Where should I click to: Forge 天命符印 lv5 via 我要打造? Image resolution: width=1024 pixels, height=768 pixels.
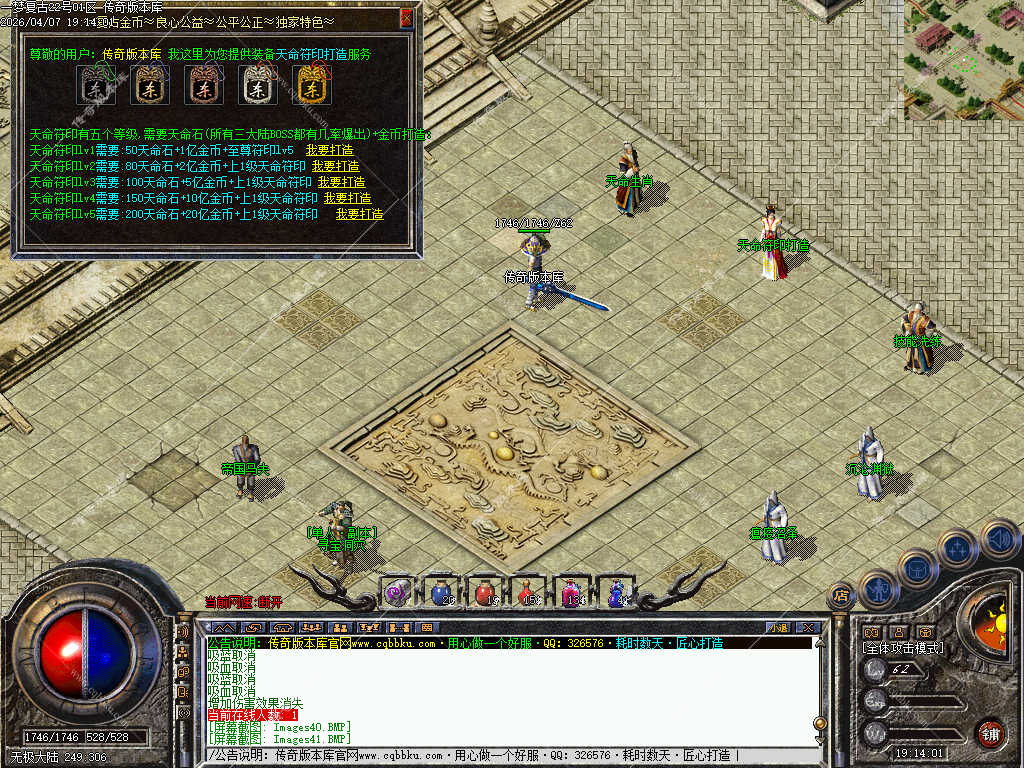point(359,214)
